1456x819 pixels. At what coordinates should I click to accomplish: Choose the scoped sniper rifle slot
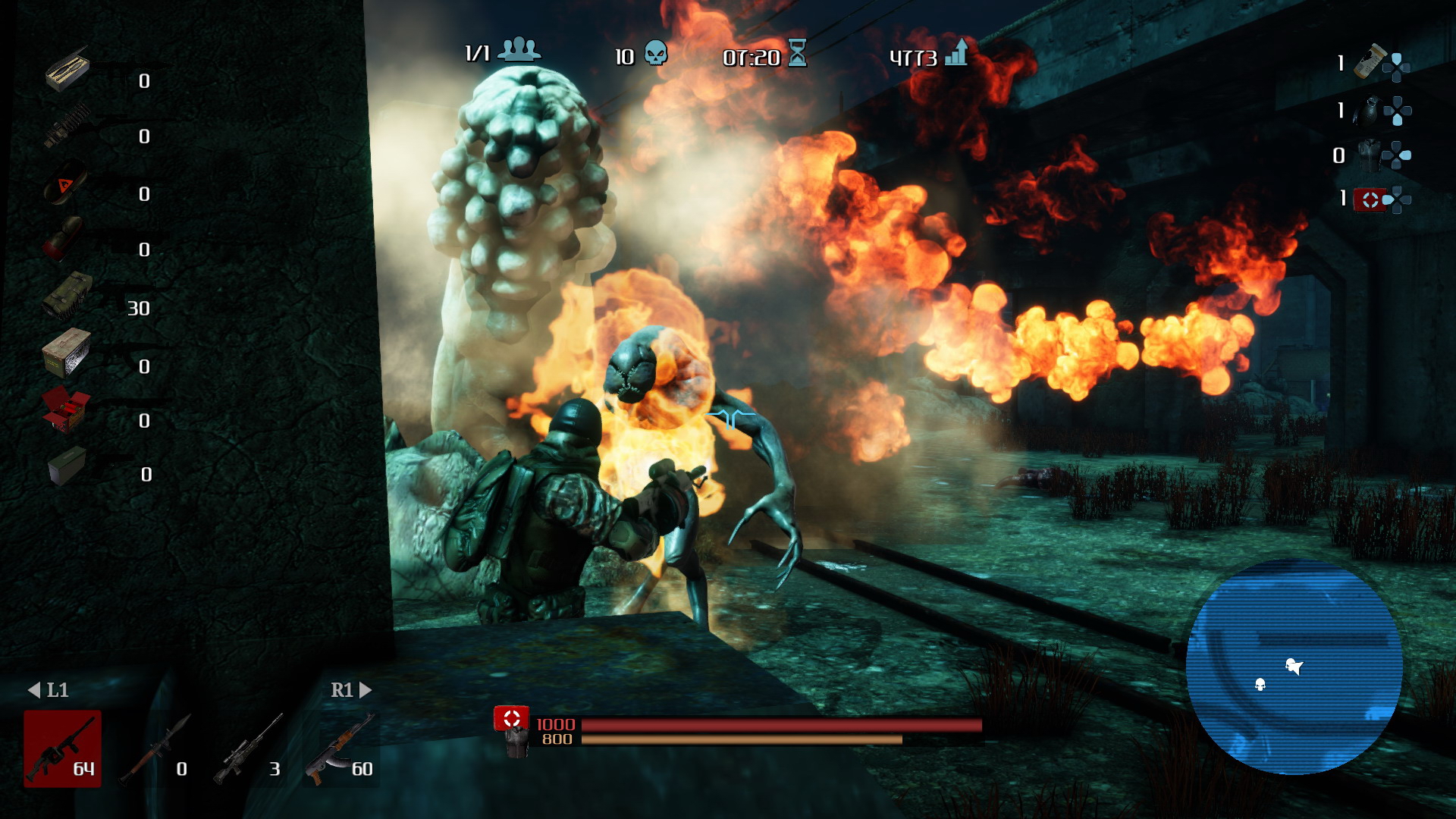pos(249,749)
